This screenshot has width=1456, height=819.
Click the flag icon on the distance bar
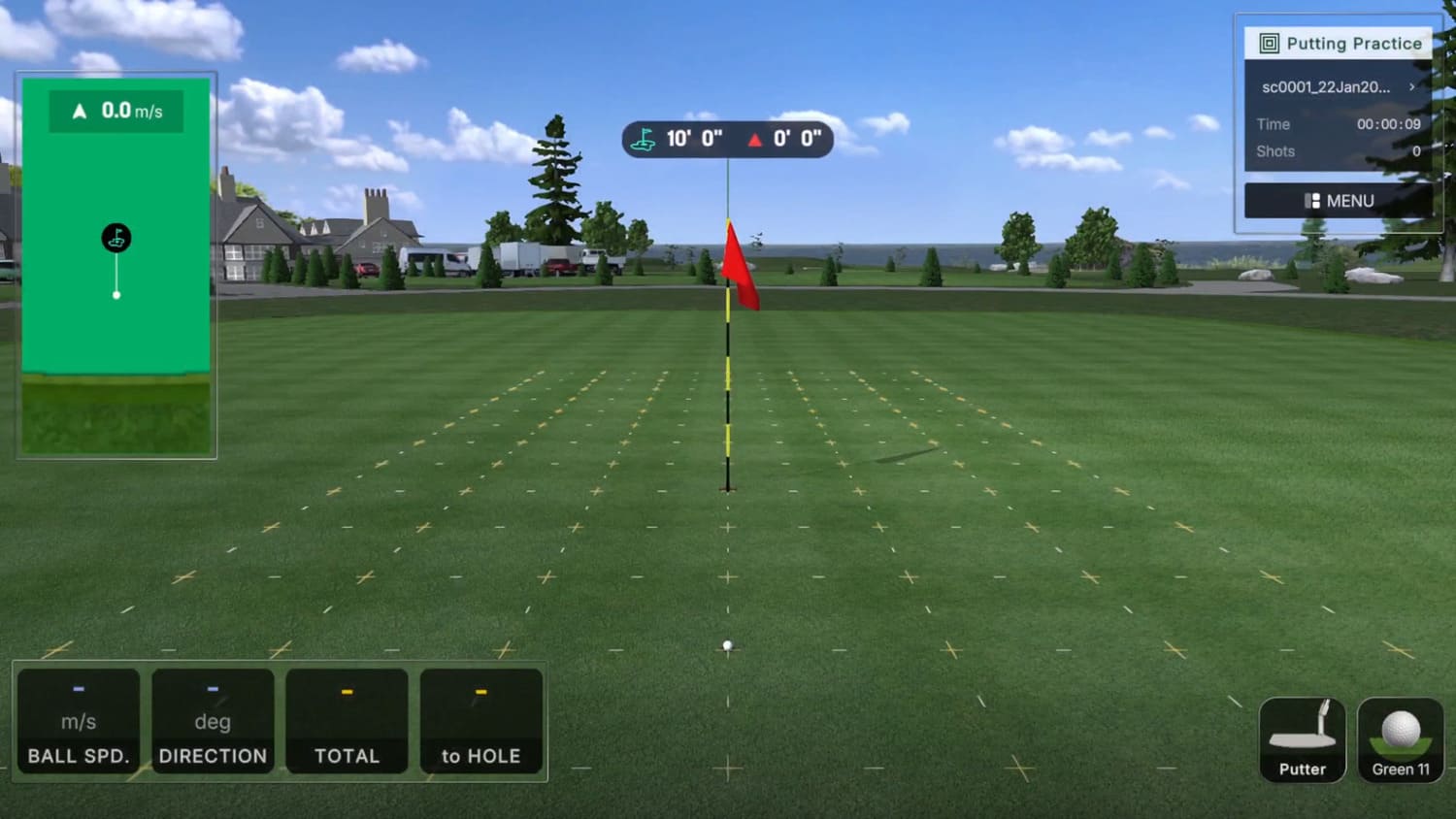(643, 139)
